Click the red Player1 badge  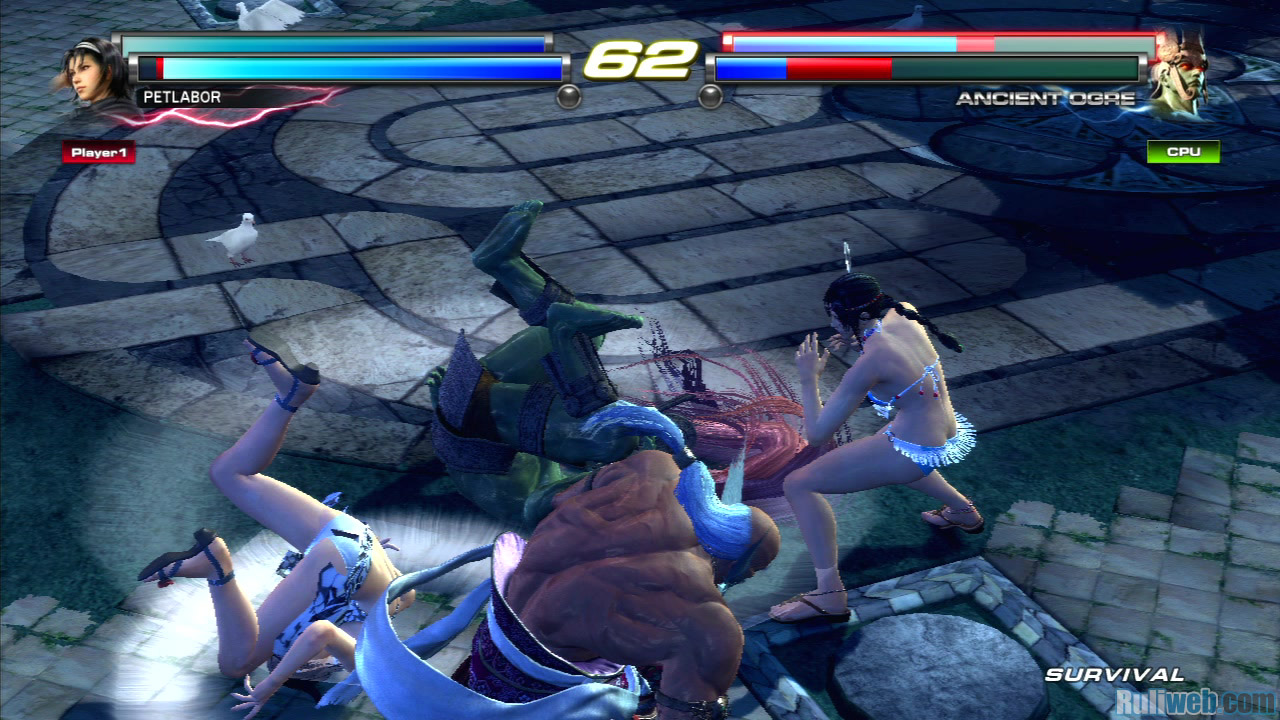[x=98, y=153]
